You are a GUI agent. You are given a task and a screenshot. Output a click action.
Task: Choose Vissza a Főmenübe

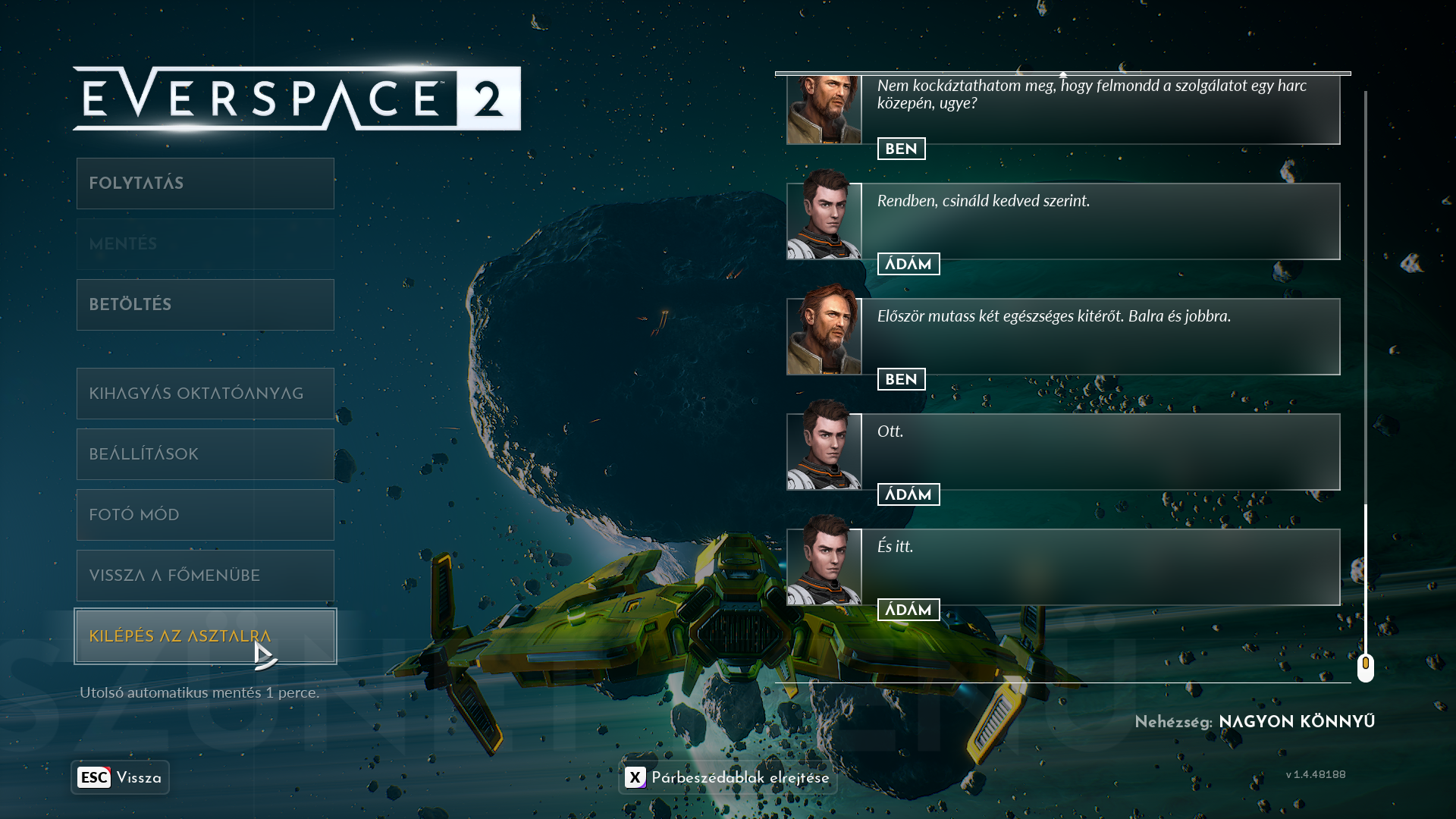tap(205, 576)
